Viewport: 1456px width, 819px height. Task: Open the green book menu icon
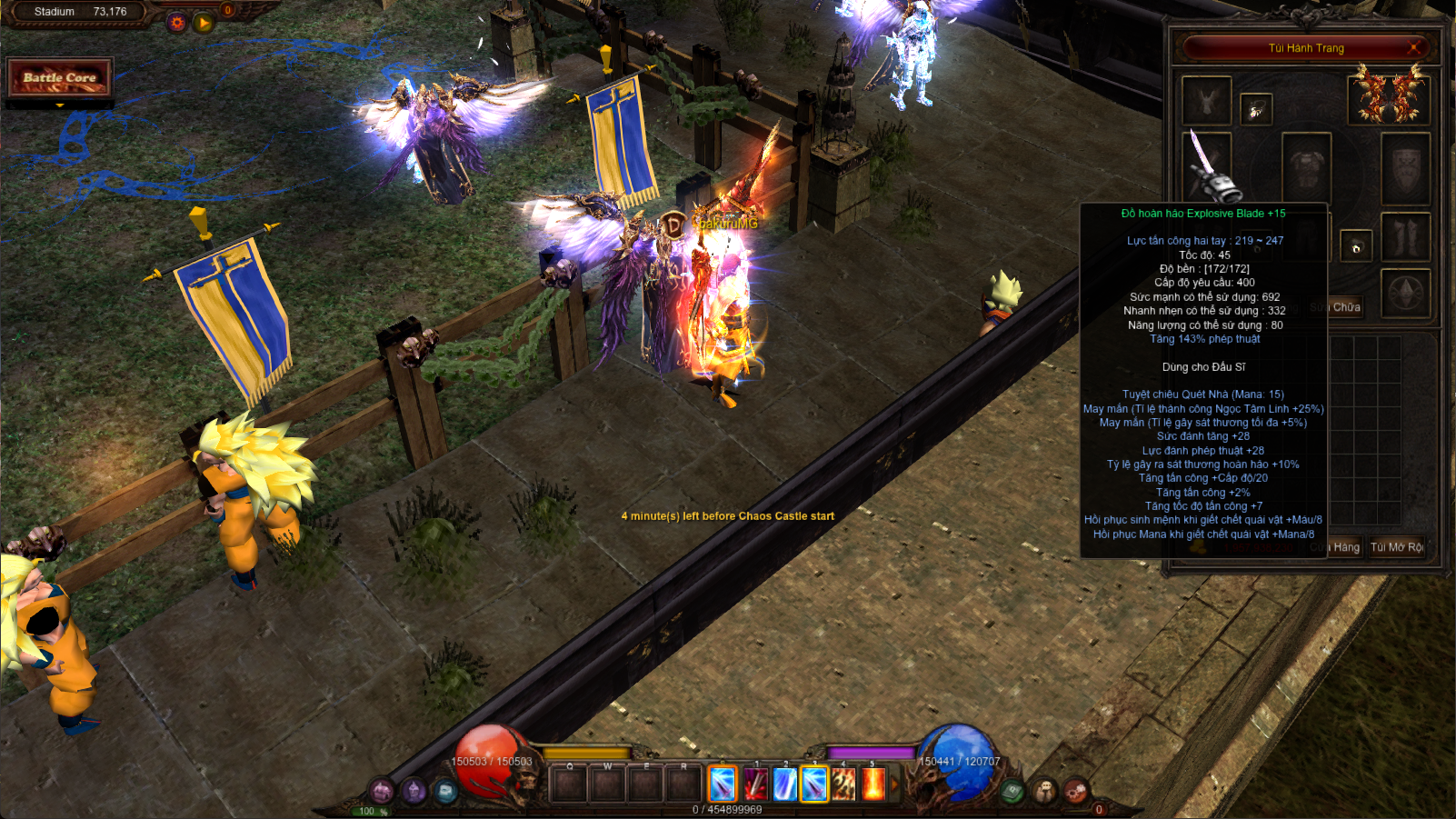point(1013,792)
